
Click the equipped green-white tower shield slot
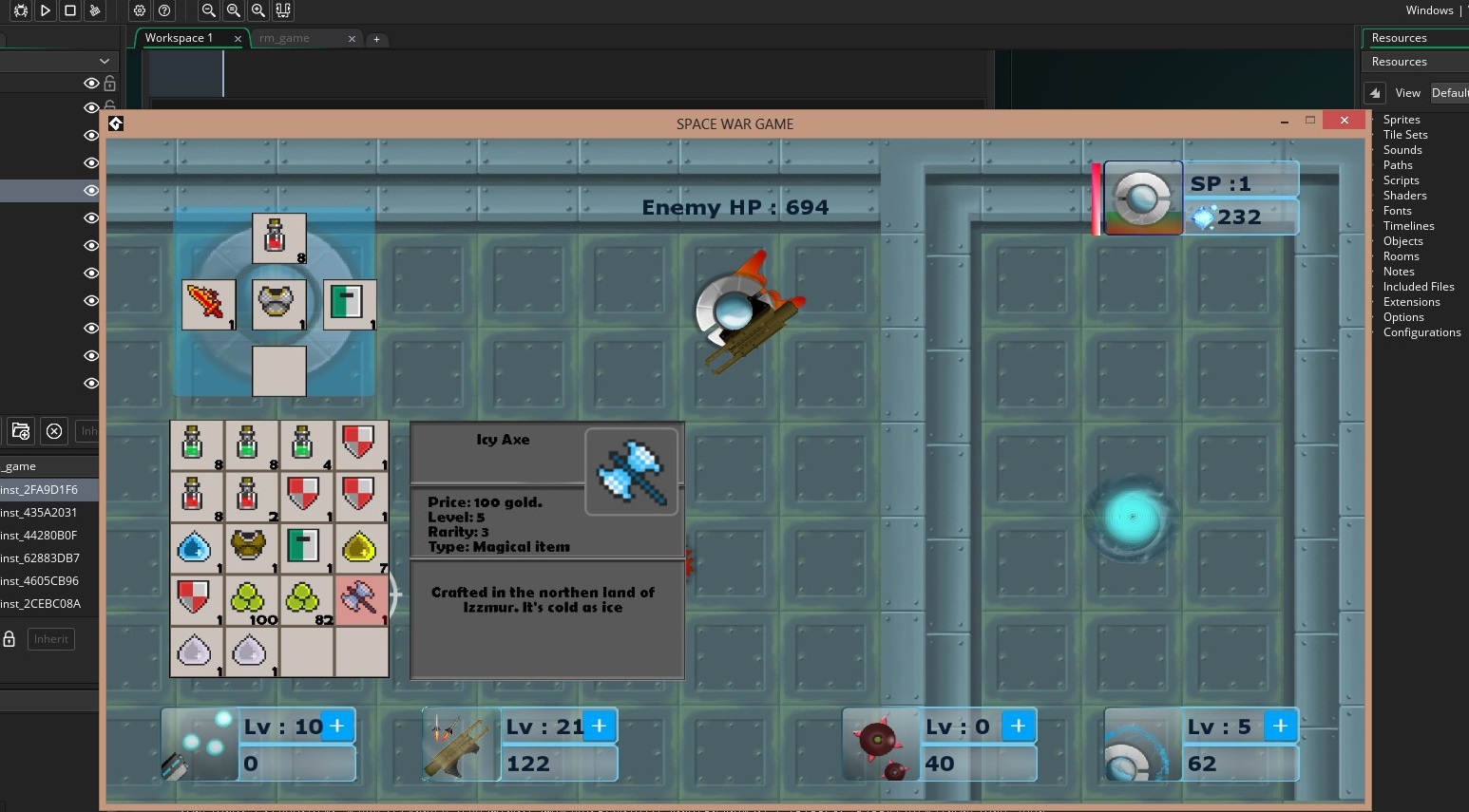coord(349,305)
